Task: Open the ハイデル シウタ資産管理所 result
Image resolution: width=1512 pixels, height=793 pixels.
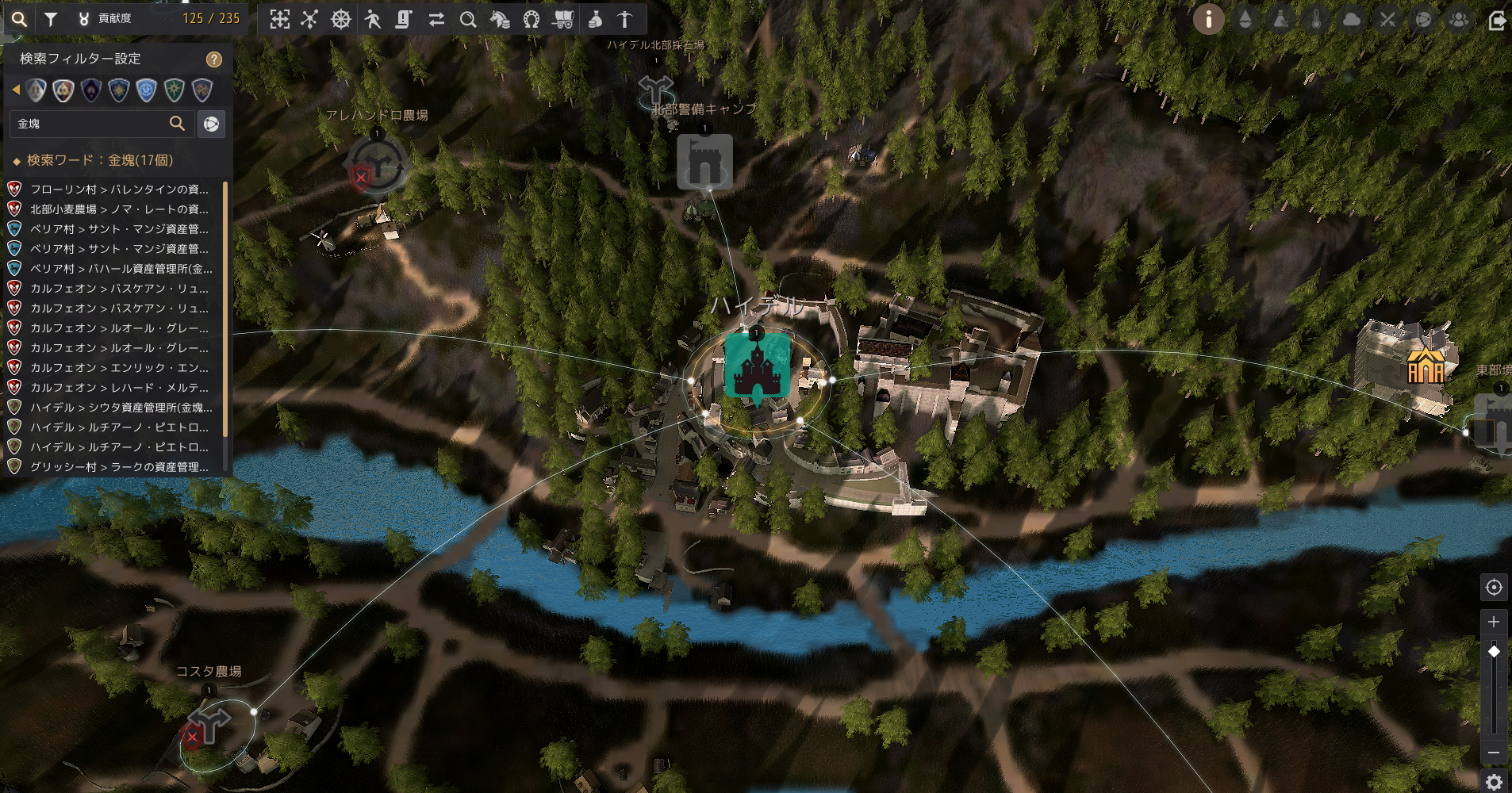Action: [x=121, y=408]
